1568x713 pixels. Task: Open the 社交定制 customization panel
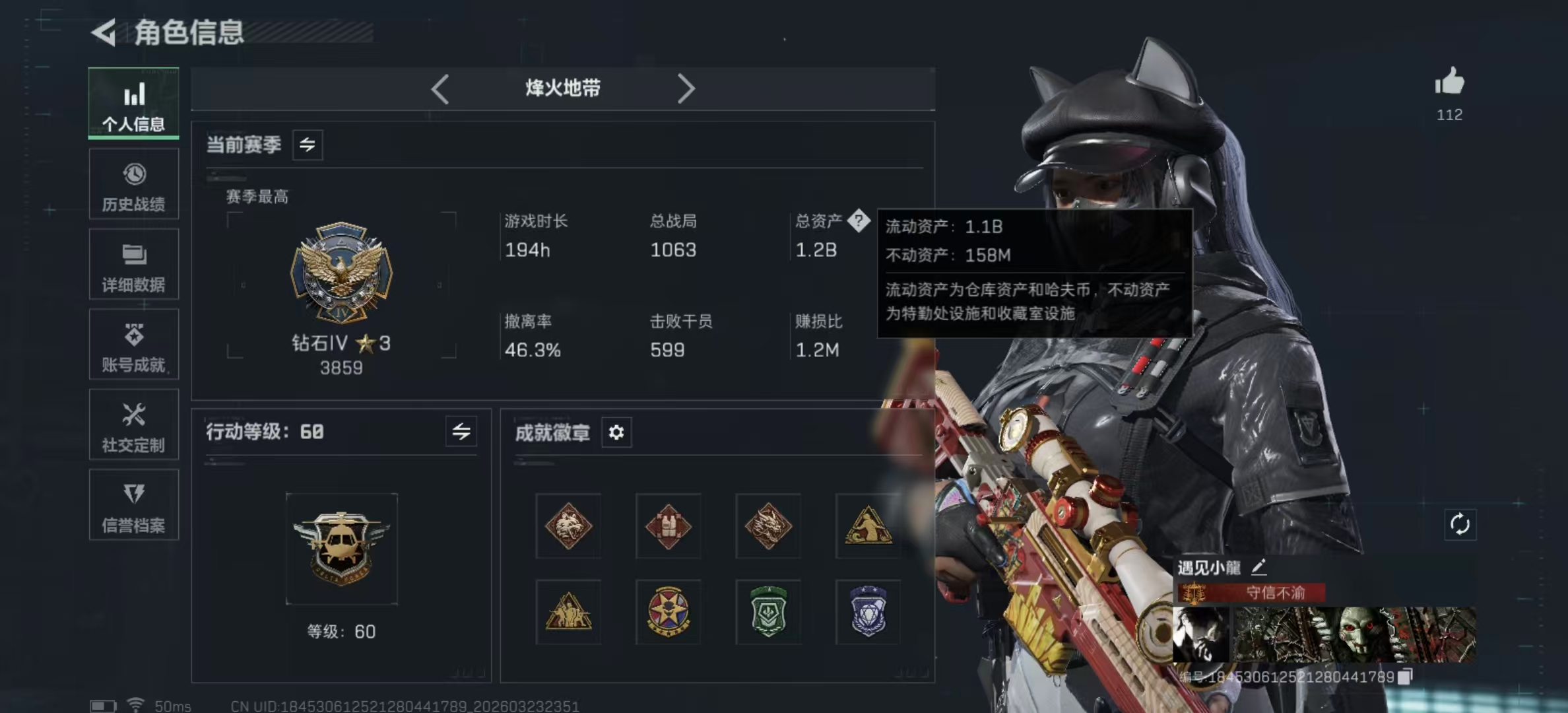coord(134,426)
